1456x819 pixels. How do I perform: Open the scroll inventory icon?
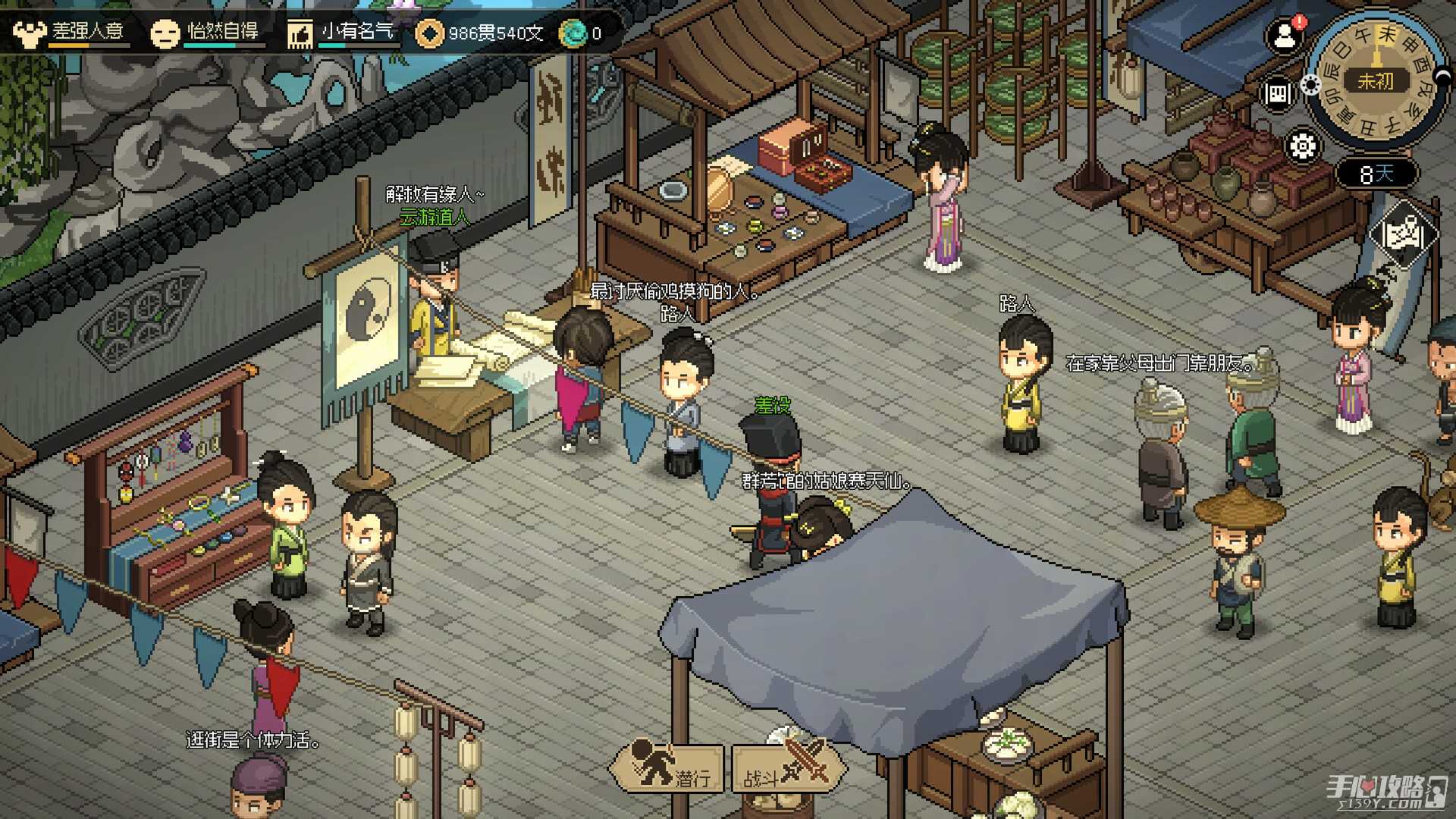1277,94
